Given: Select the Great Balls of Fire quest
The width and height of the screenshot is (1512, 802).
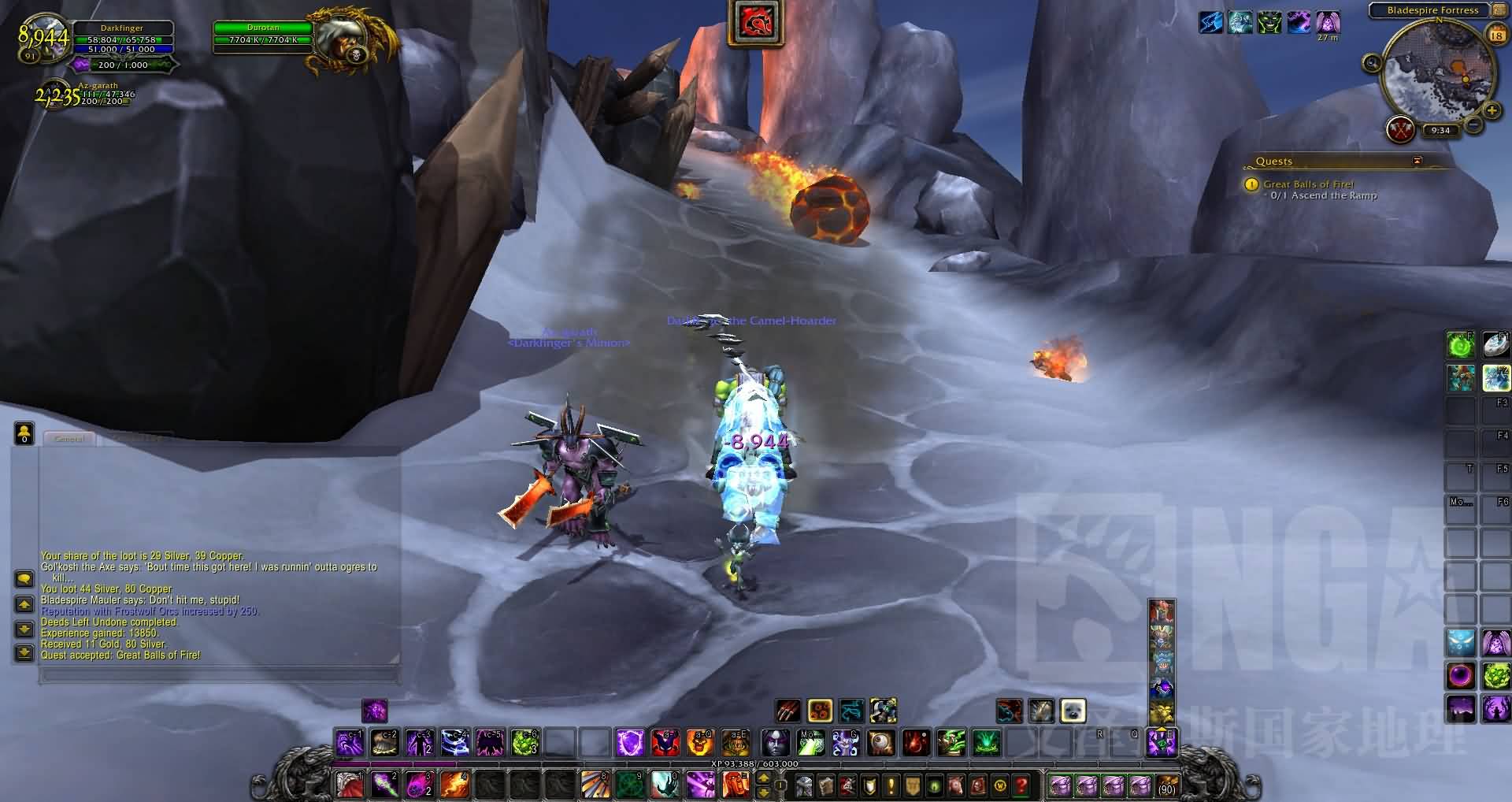Looking at the screenshot, I should coord(1308,184).
